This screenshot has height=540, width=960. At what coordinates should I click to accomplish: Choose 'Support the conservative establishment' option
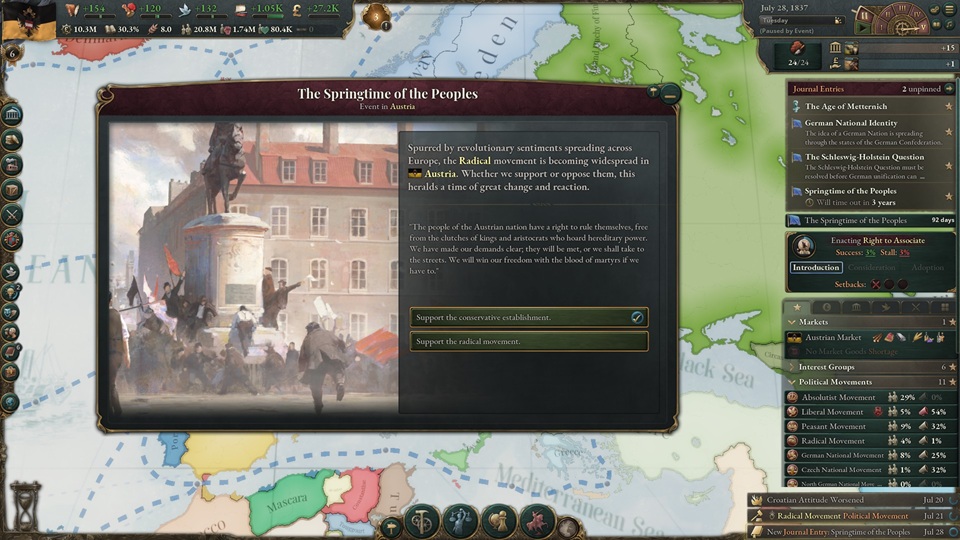(x=528, y=318)
